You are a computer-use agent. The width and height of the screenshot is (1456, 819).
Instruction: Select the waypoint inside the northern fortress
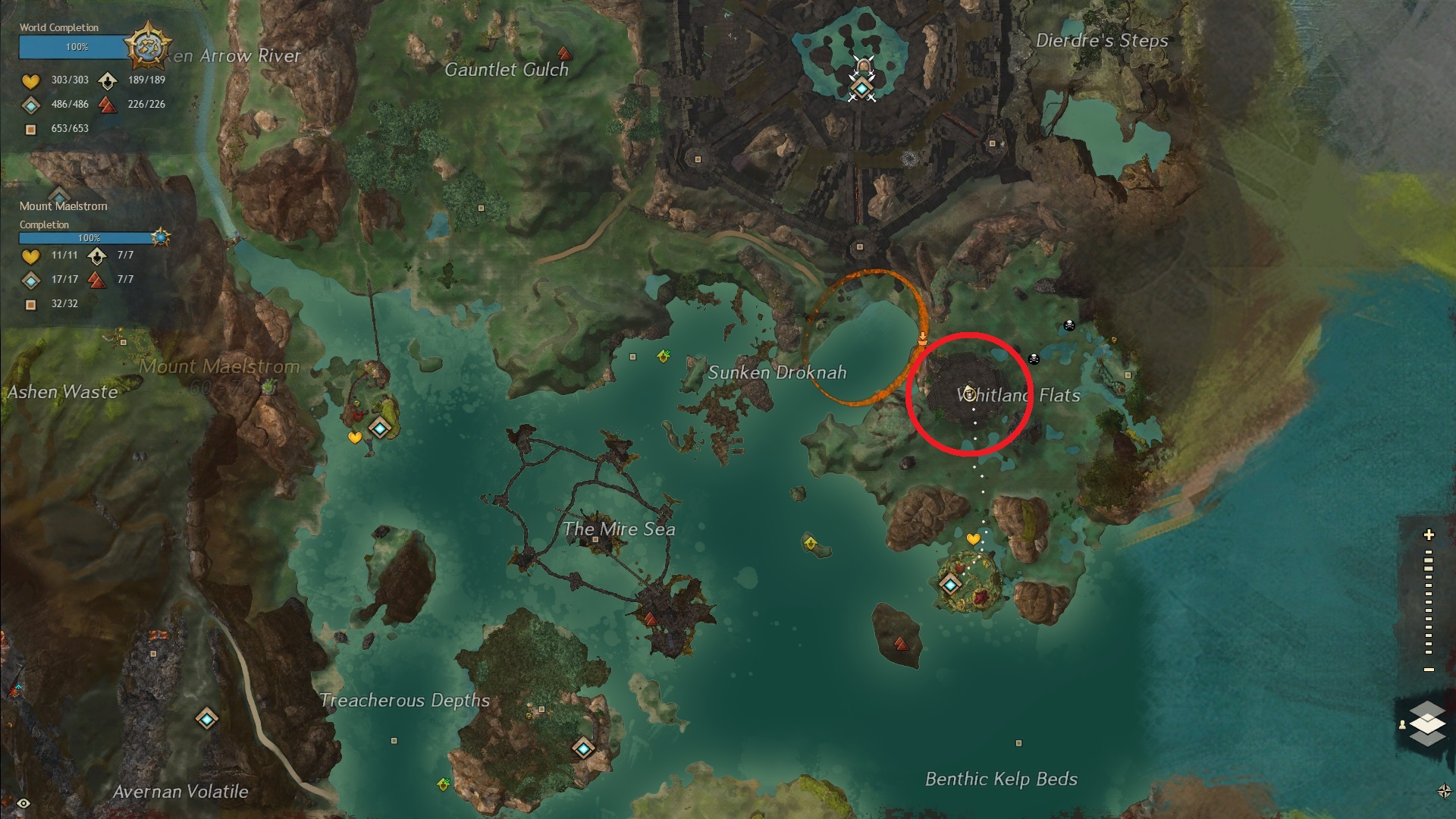pyautogui.click(x=861, y=89)
